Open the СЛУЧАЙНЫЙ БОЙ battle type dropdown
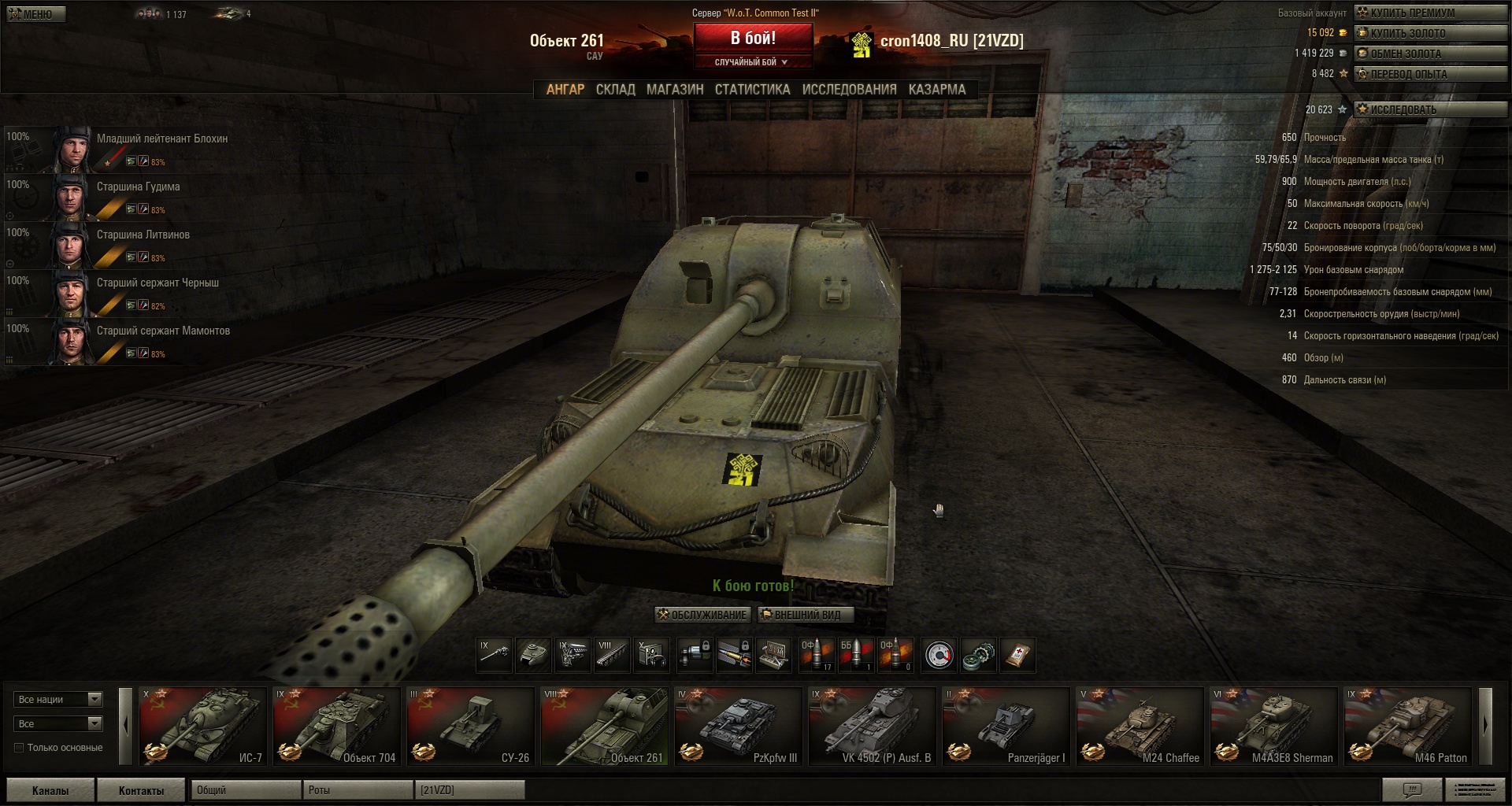 tap(751, 62)
